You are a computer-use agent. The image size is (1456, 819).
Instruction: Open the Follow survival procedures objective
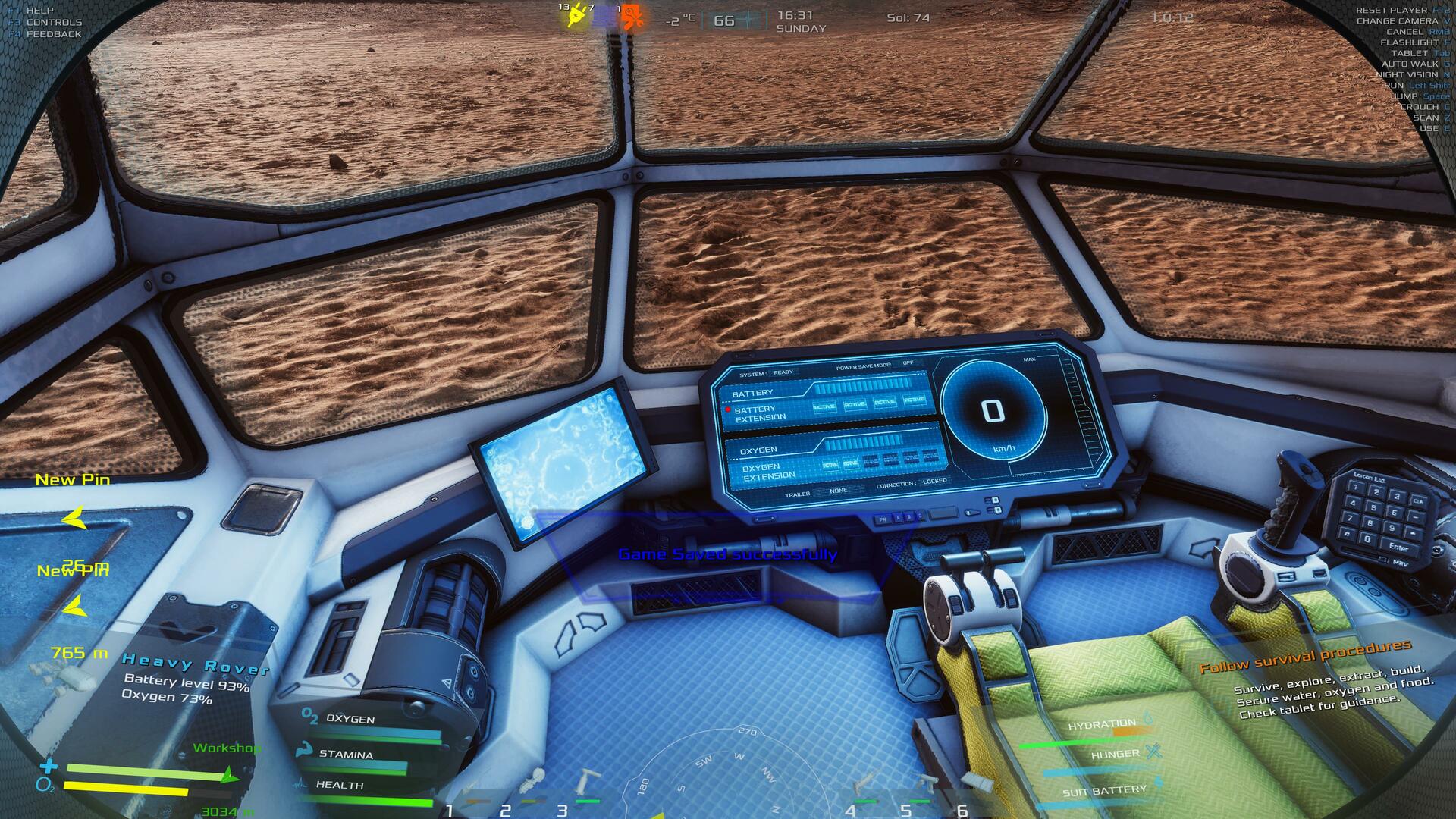(x=1305, y=657)
